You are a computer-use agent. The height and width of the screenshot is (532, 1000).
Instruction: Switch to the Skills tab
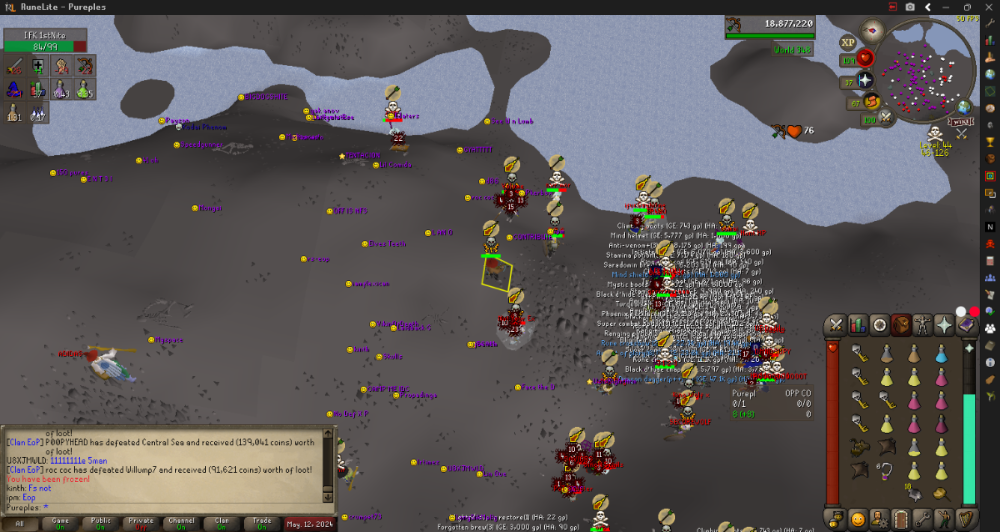[857, 325]
